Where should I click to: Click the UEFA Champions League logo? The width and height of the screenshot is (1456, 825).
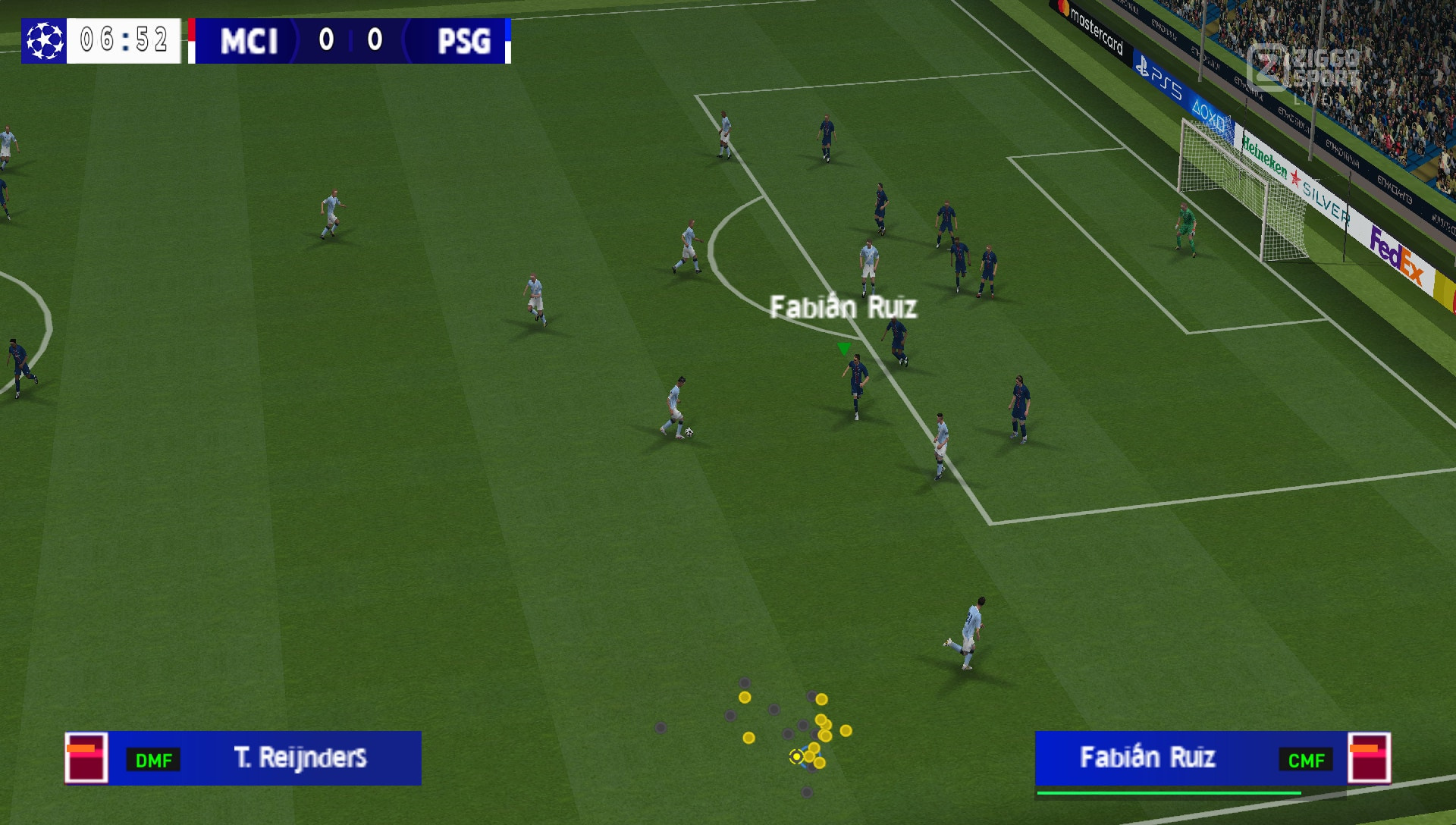tap(43, 42)
